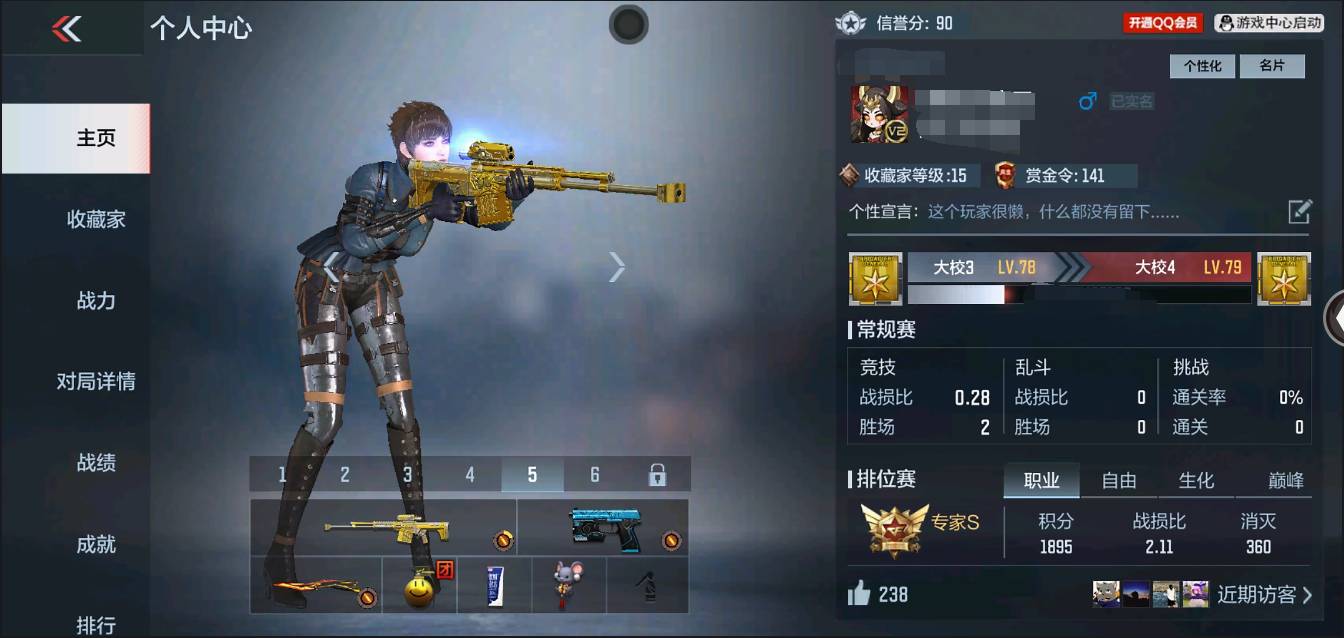Switch ranked stats to the 自由 tab

[x=1118, y=481]
